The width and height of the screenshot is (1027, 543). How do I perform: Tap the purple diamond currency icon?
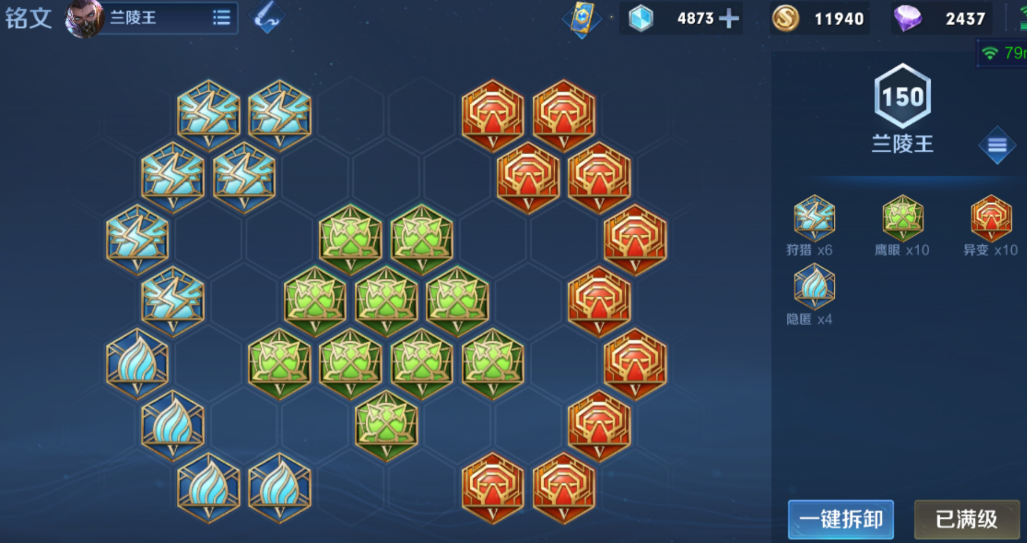click(909, 18)
